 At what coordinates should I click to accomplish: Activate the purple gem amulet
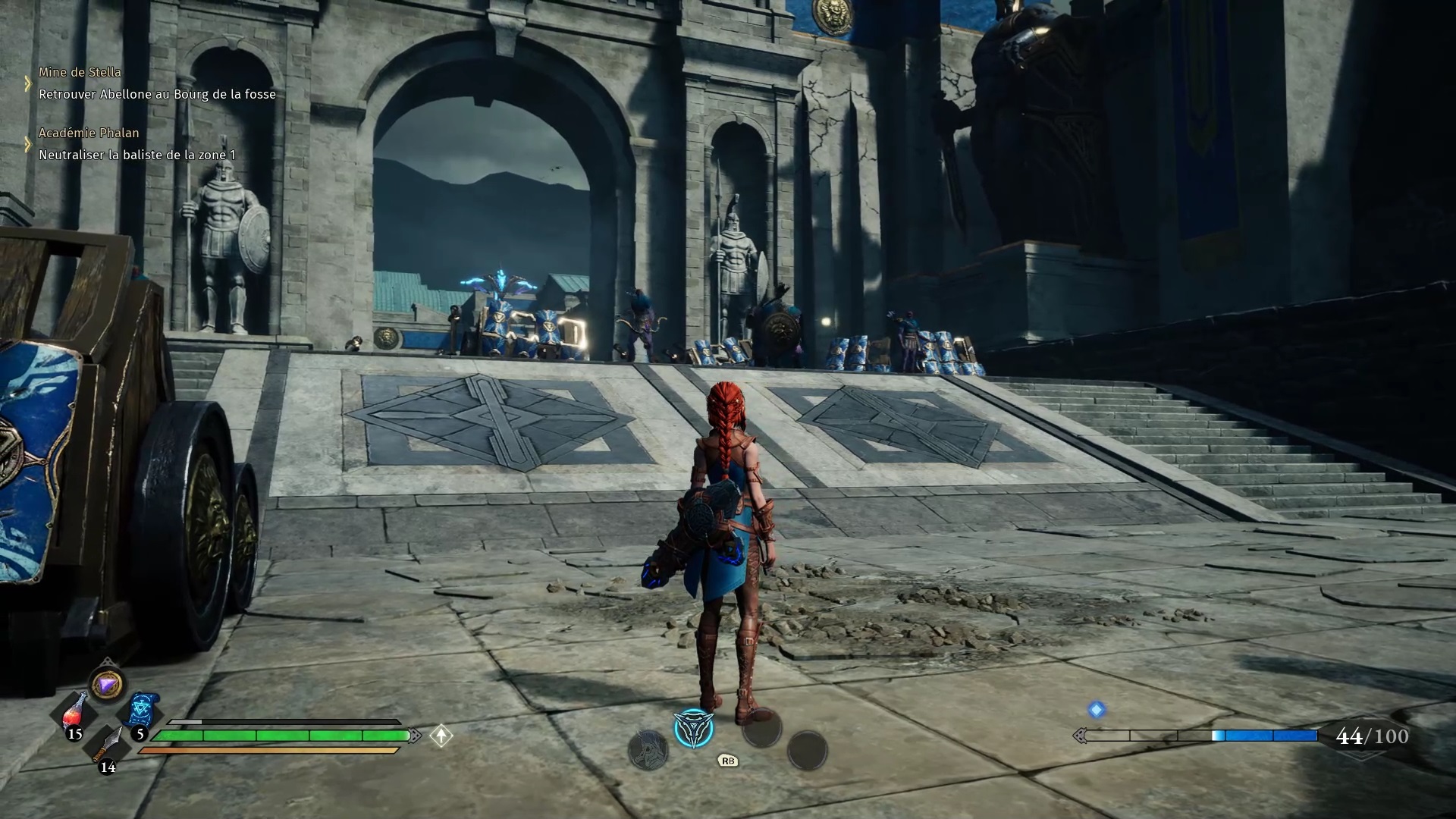(107, 685)
